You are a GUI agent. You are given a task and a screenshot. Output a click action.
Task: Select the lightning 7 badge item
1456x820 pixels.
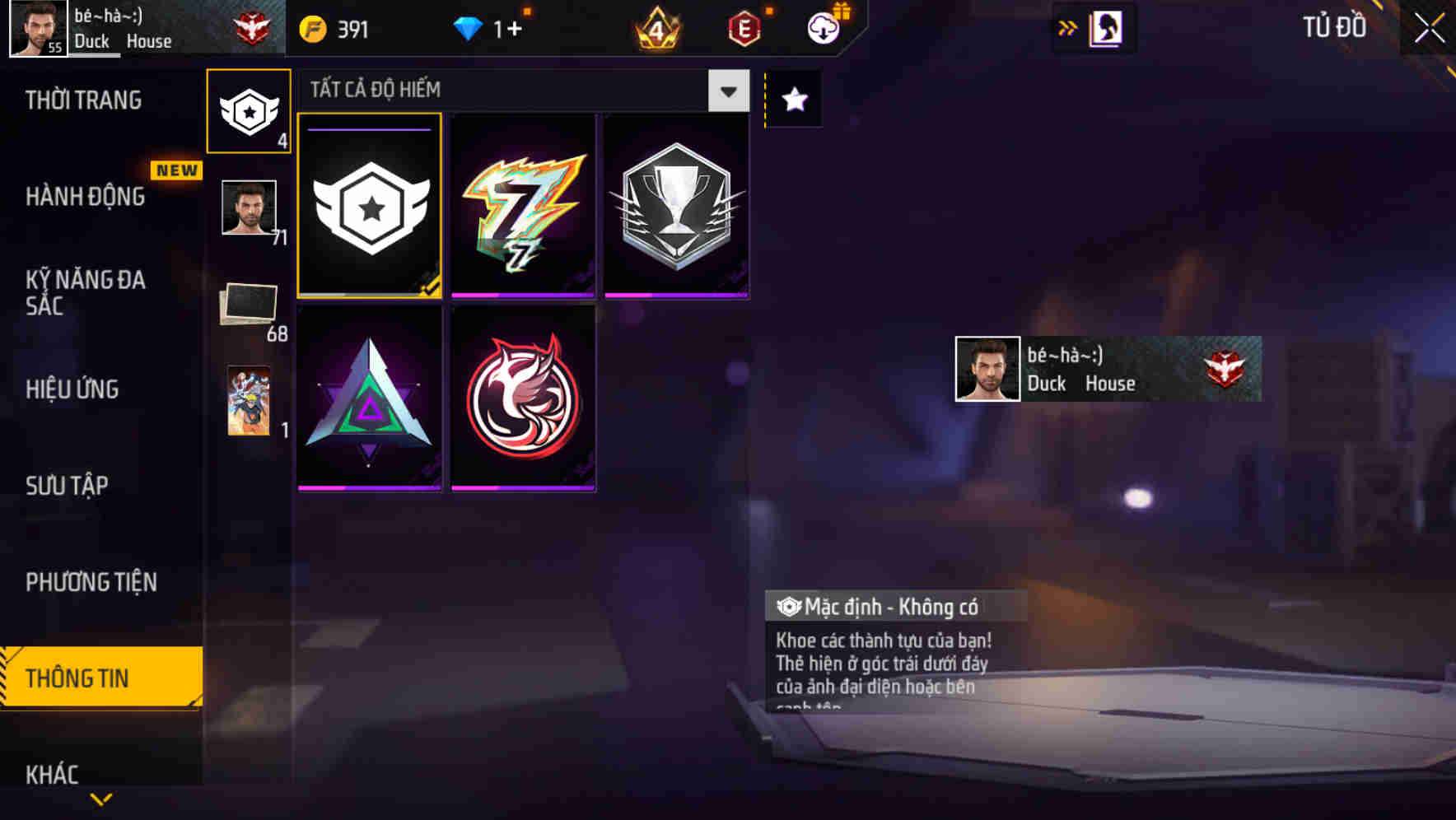pyautogui.click(x=523, y=204)
